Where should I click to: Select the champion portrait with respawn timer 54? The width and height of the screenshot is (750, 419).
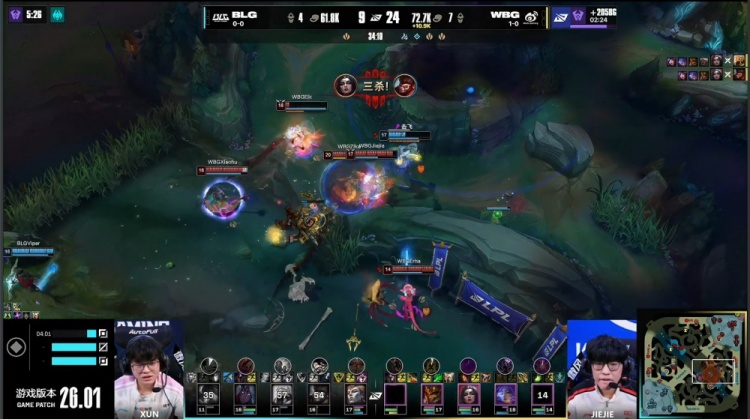point(320,396)
